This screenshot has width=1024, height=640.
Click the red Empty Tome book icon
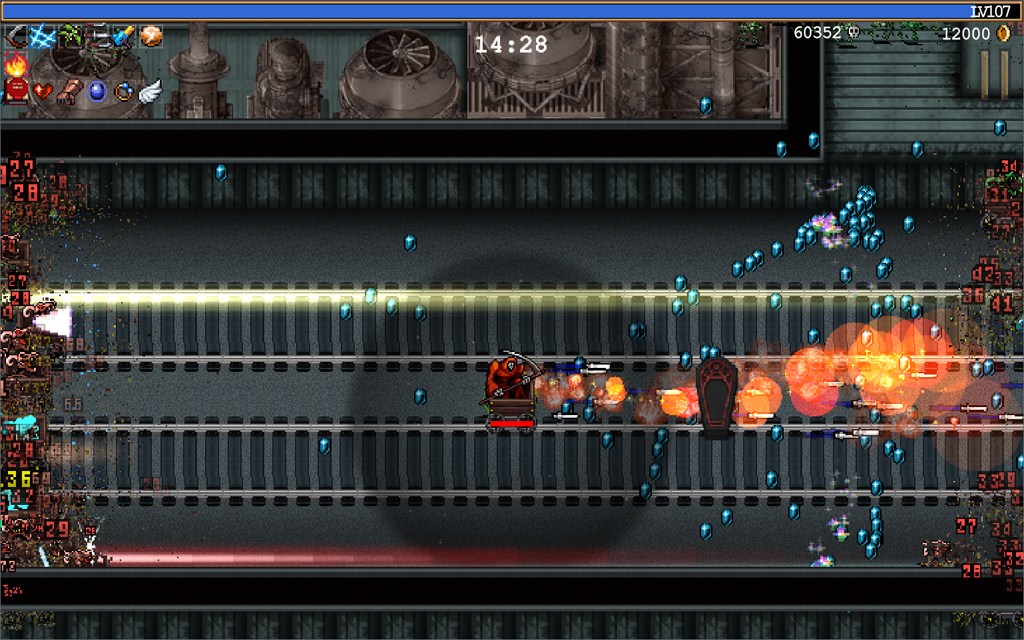tap(16, 91)
